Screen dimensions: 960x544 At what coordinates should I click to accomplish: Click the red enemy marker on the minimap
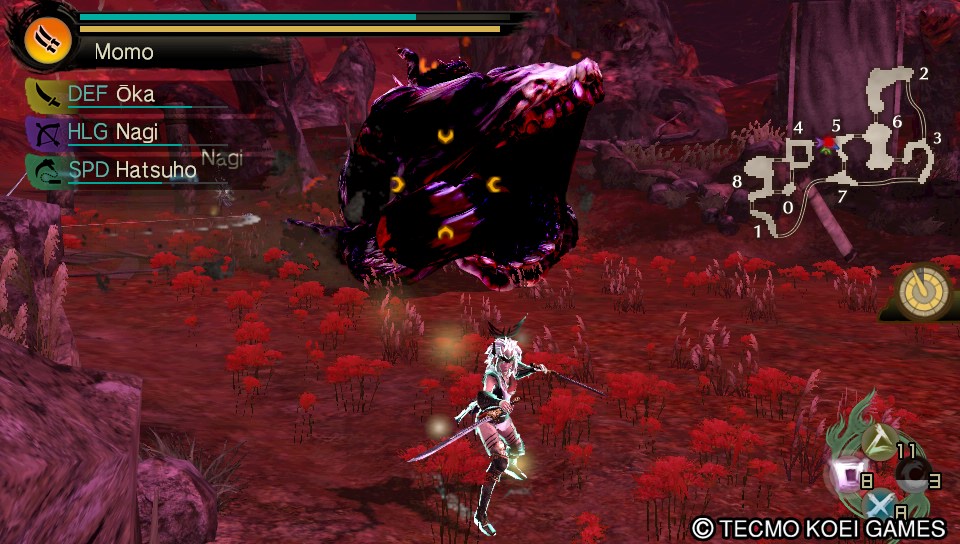tap(828, 143)
